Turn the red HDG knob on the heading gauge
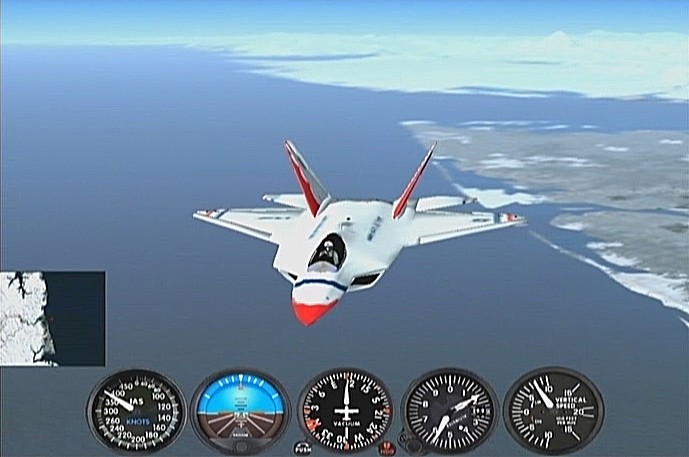Screen dimensions: 689x457 387,447
